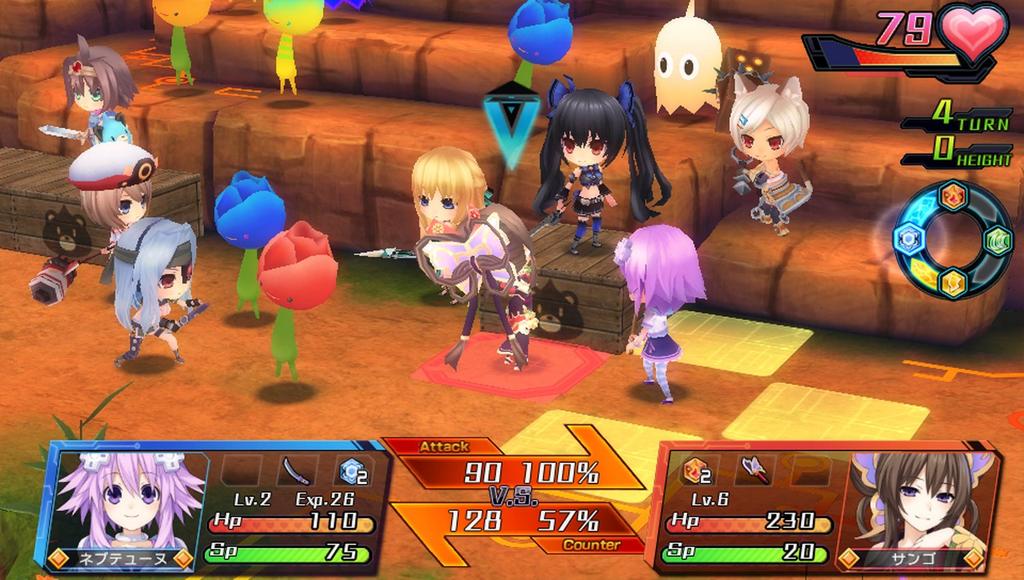Choose the green wind element on the wheel
Viewport: 1024px width, 580px height.
pos(998,238)
